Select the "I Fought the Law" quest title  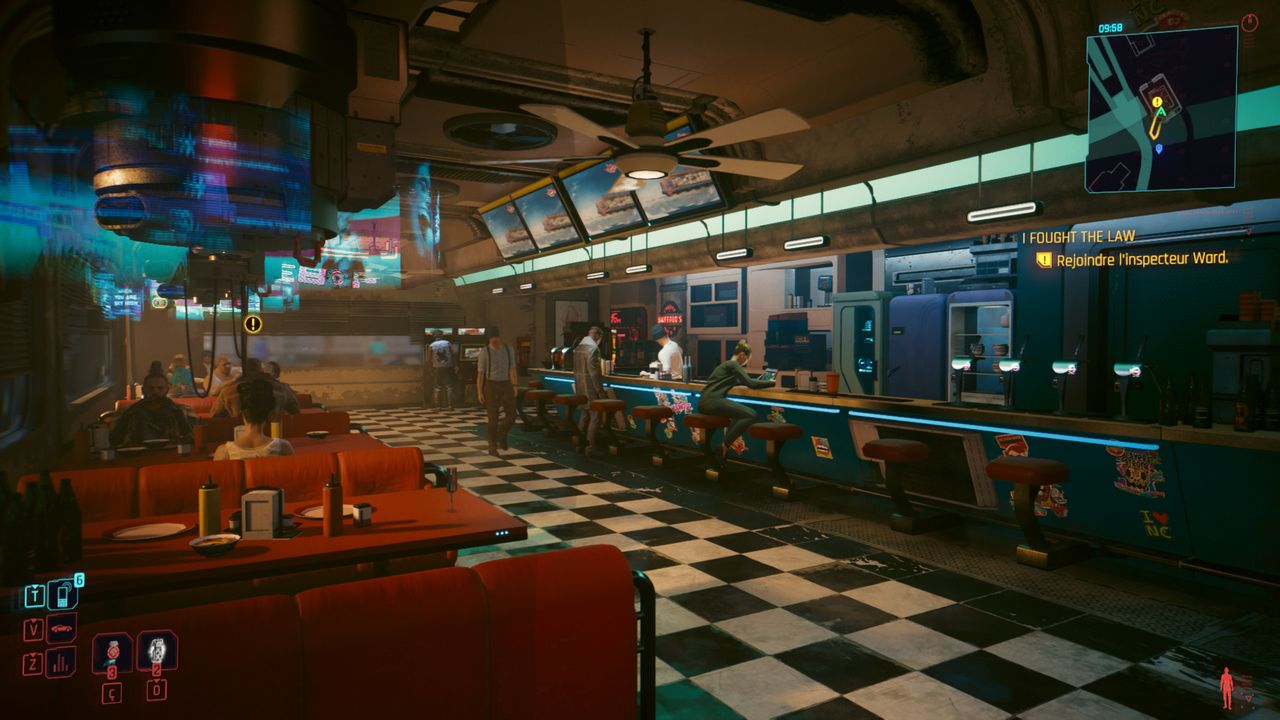1078,237
